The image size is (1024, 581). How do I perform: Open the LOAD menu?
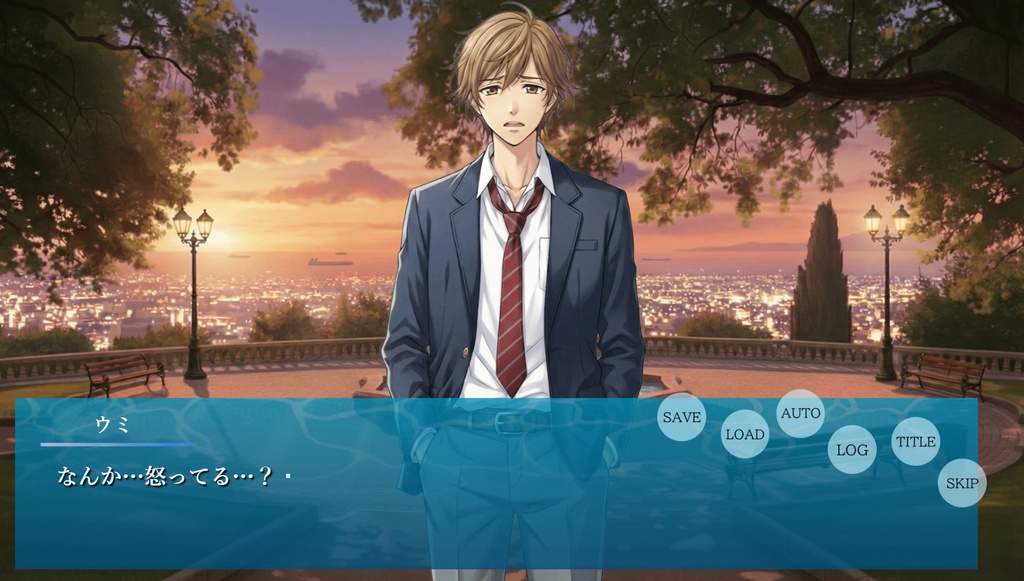point(745,434)
